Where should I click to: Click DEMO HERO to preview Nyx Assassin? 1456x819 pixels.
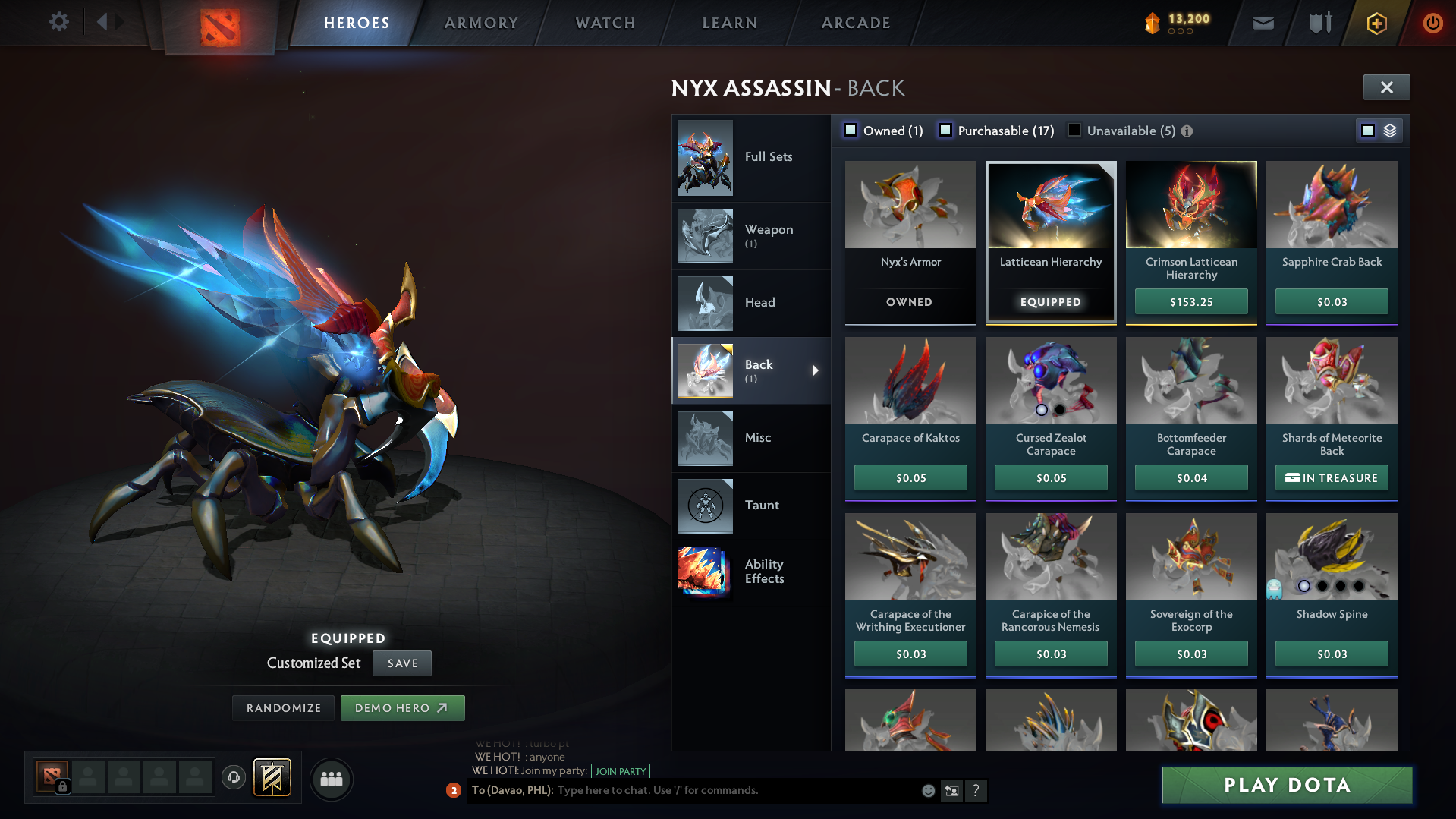[402, 707]
